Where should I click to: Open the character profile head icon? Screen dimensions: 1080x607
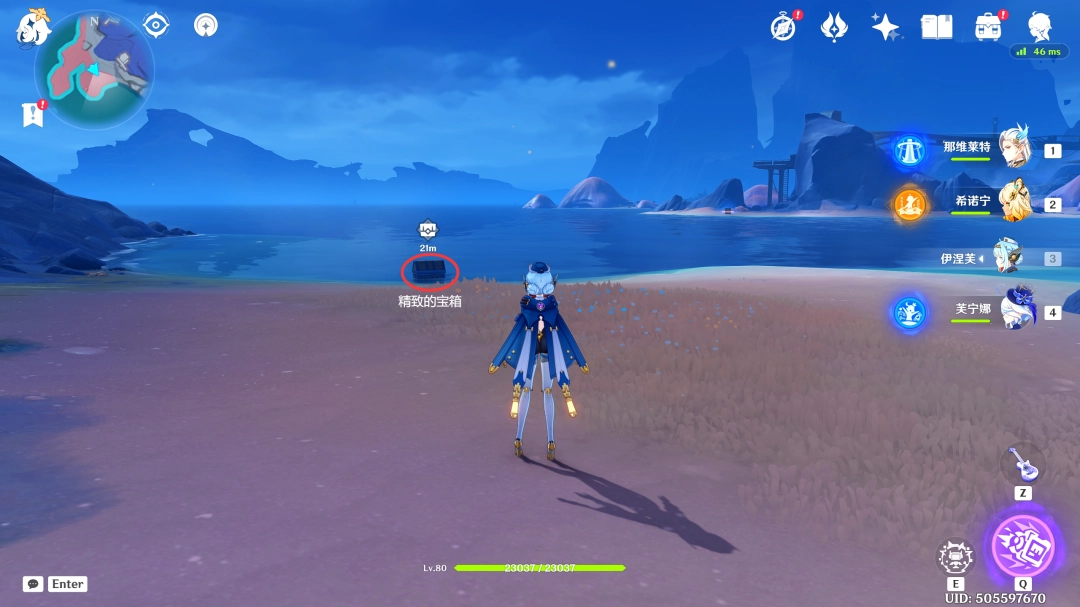[x=1041, y=27]
